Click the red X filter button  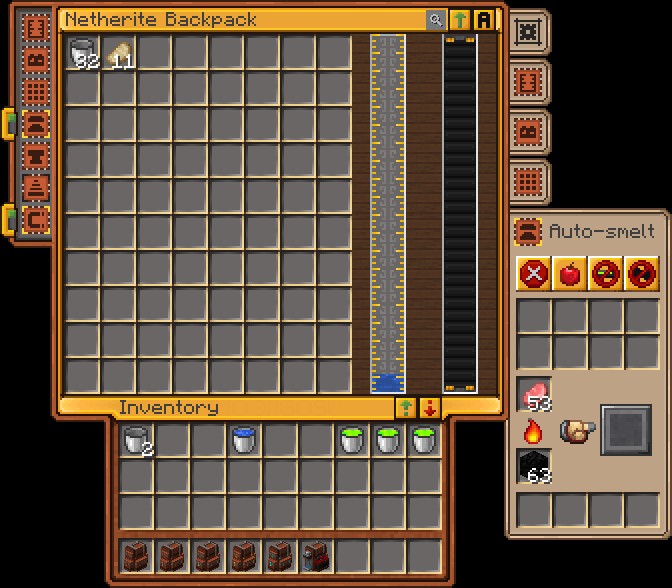point(534,273)
